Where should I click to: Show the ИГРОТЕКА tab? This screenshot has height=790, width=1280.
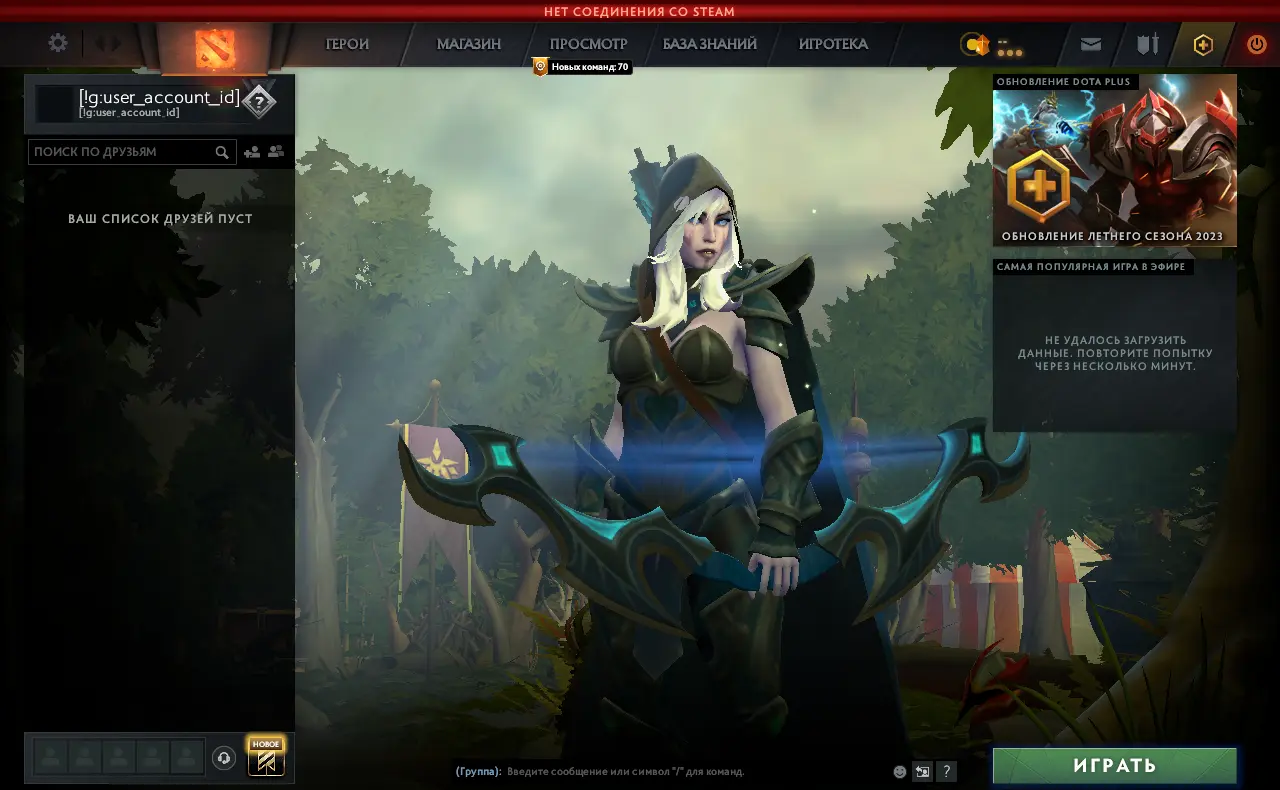pos(833,44)
